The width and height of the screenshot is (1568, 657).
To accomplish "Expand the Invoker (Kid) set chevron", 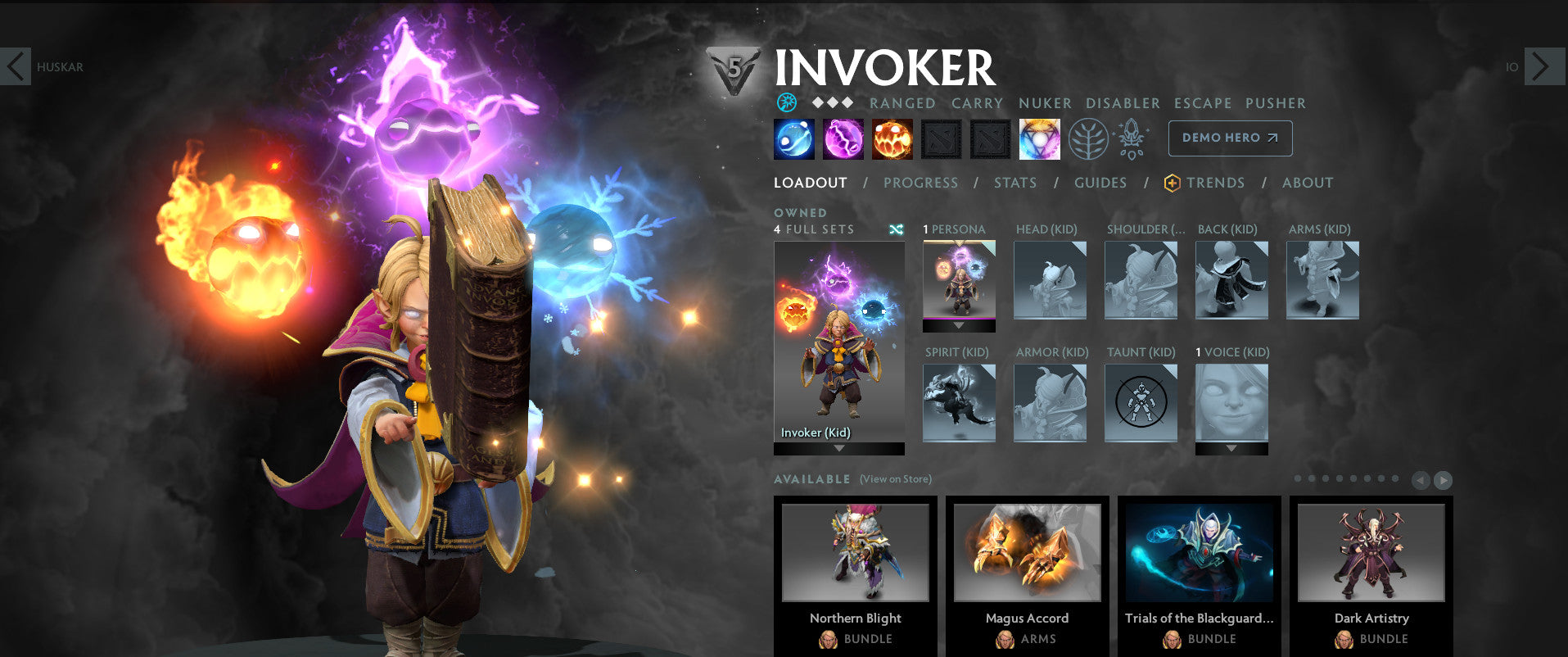I will tap(838, 449).
